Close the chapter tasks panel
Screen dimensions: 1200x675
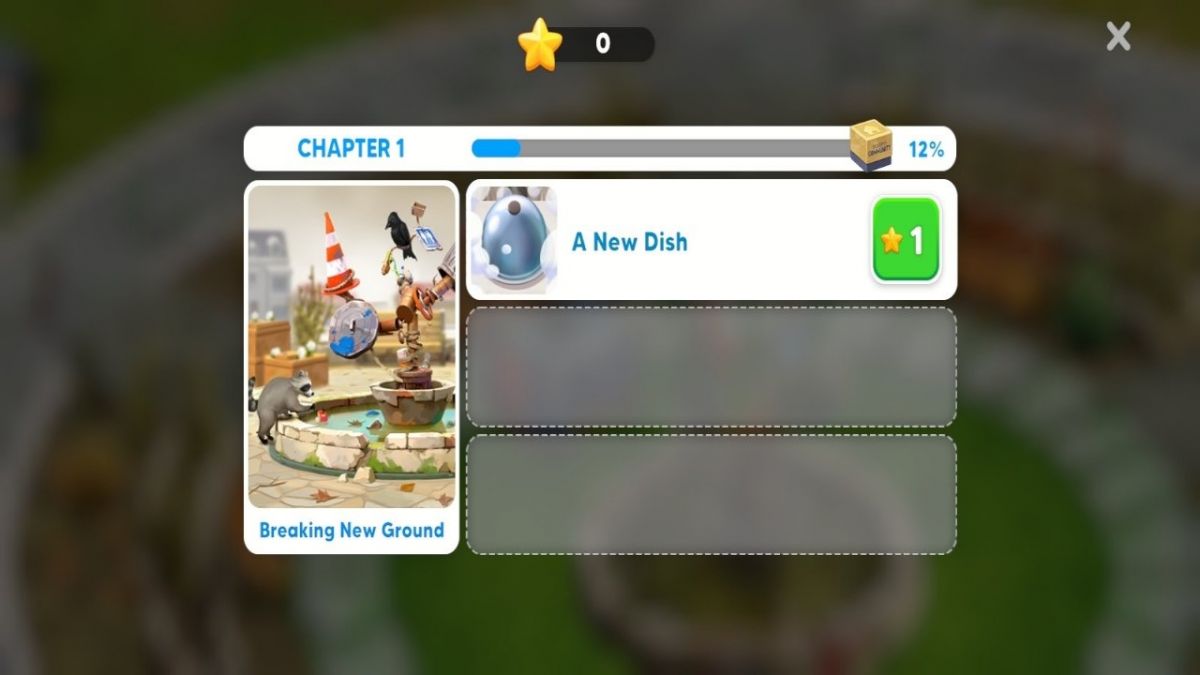pos(1118,37)
